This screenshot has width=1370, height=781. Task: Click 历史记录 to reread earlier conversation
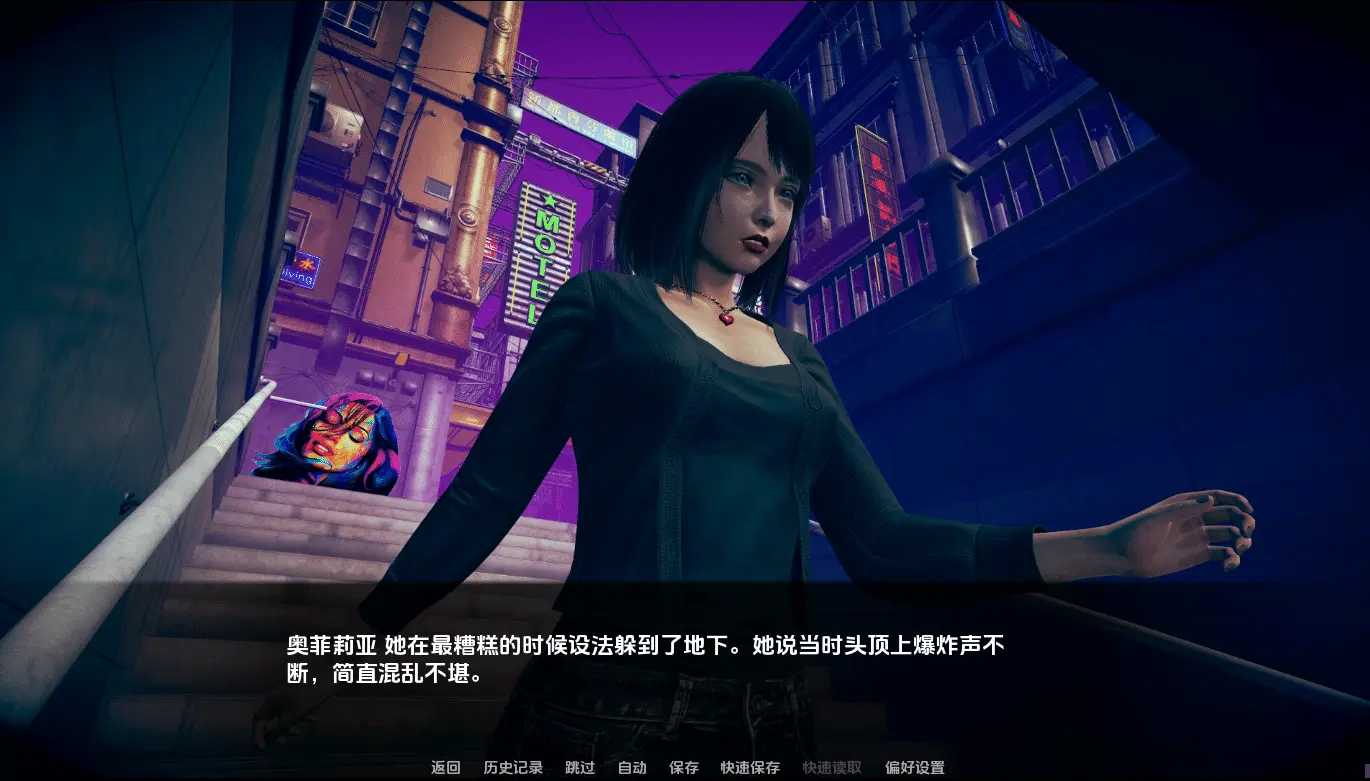pyautogui.click(x=516, y=768)
